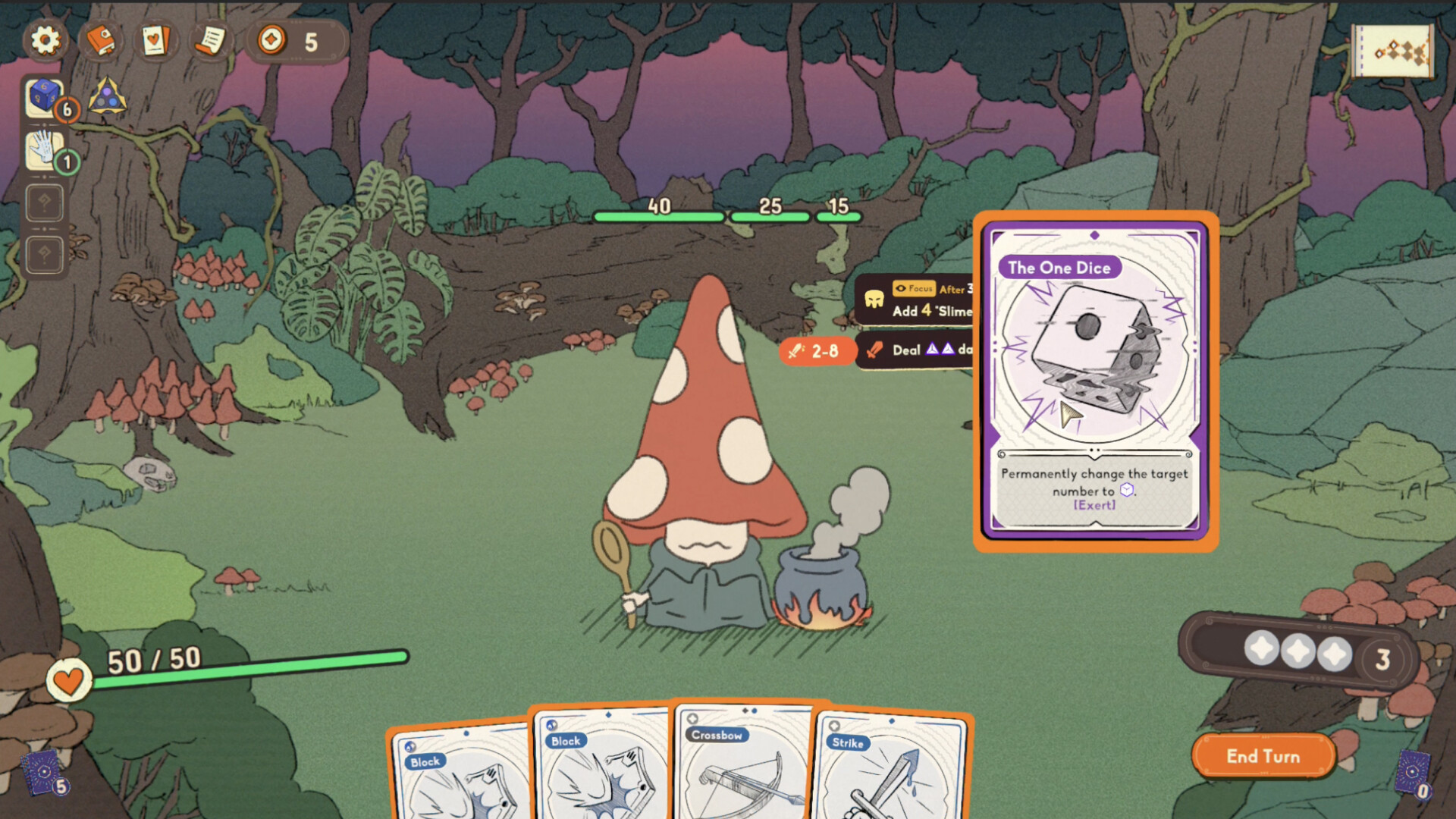Click the first empty question-mark equipment slot
The width and height of the screenshot is (1456, 819).
[44, 203]
